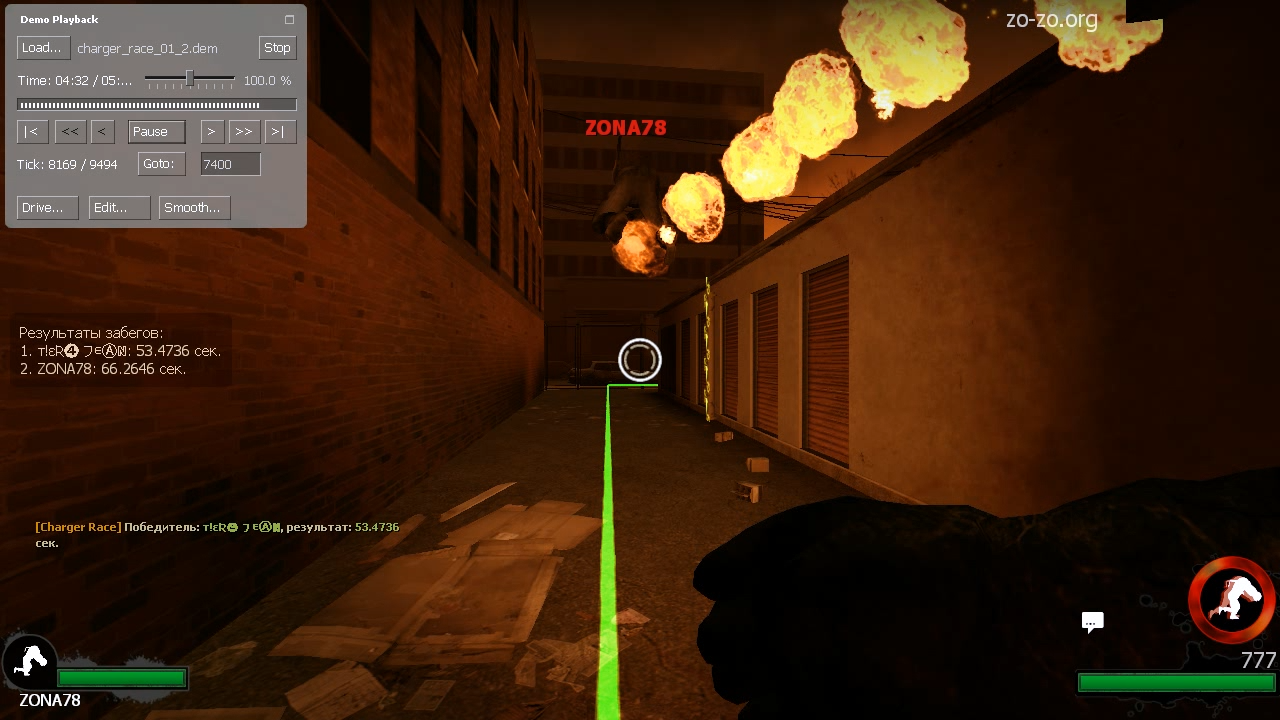Pause the demo playback
This screenshot has height=720, width=1280.
tap(156, 132)
